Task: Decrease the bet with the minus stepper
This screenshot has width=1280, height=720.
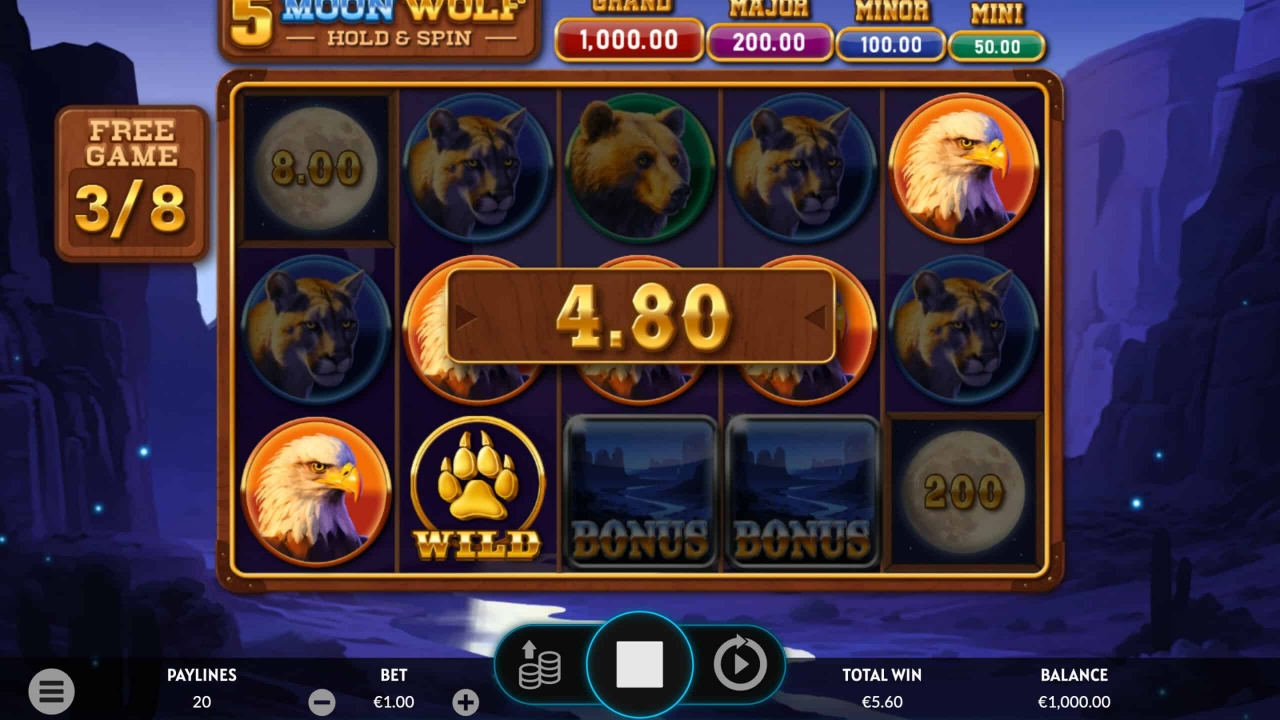Action: tap(322, 702)
